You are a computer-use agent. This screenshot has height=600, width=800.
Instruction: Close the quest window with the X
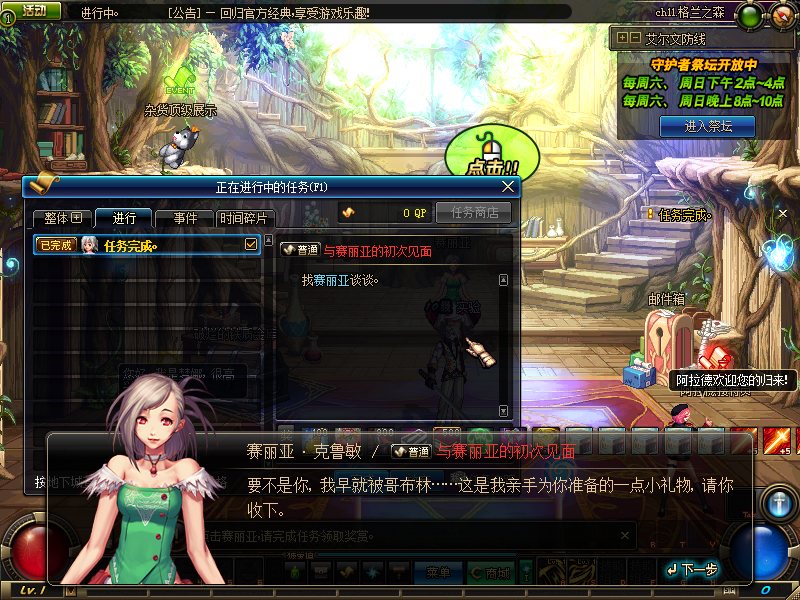(508, 186)
